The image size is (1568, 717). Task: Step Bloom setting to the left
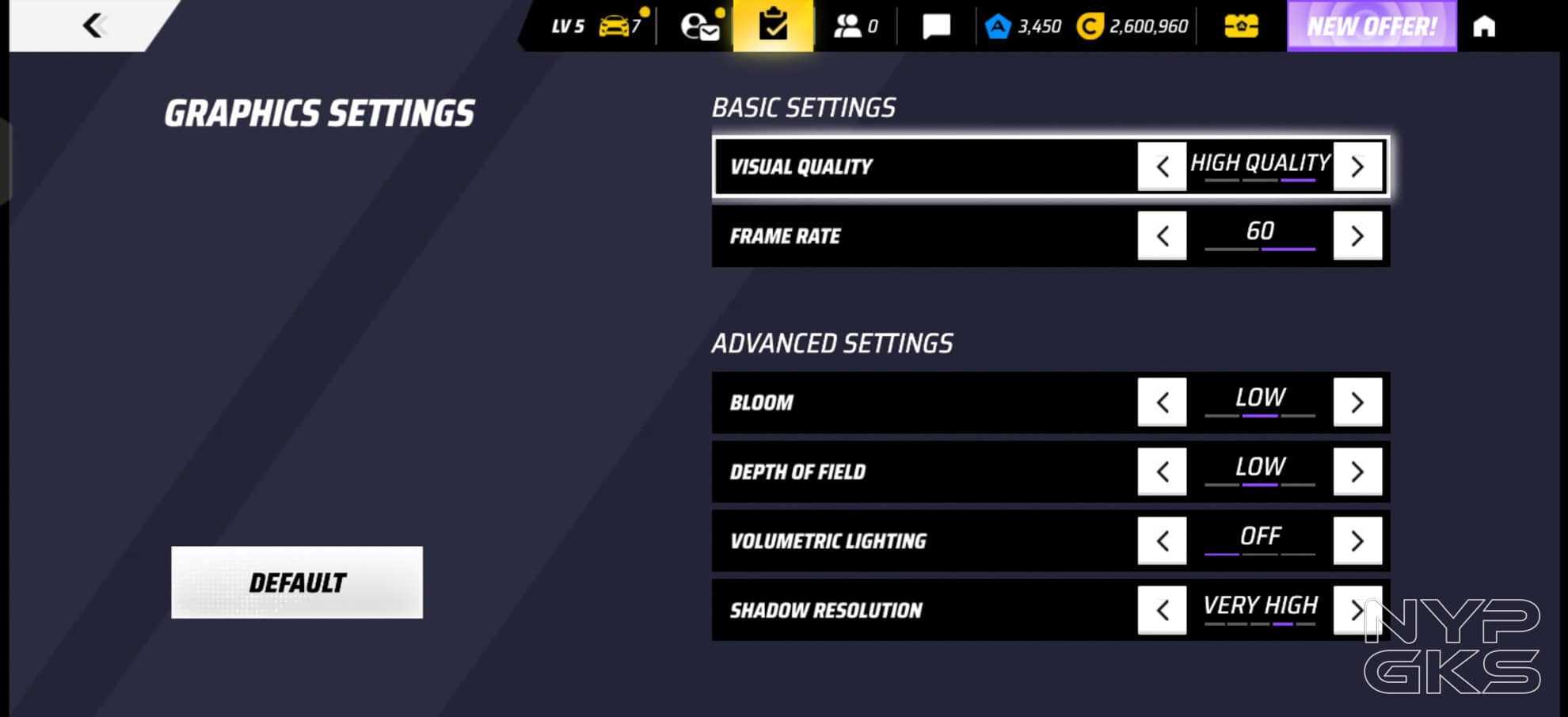[x=1162, y=402]
